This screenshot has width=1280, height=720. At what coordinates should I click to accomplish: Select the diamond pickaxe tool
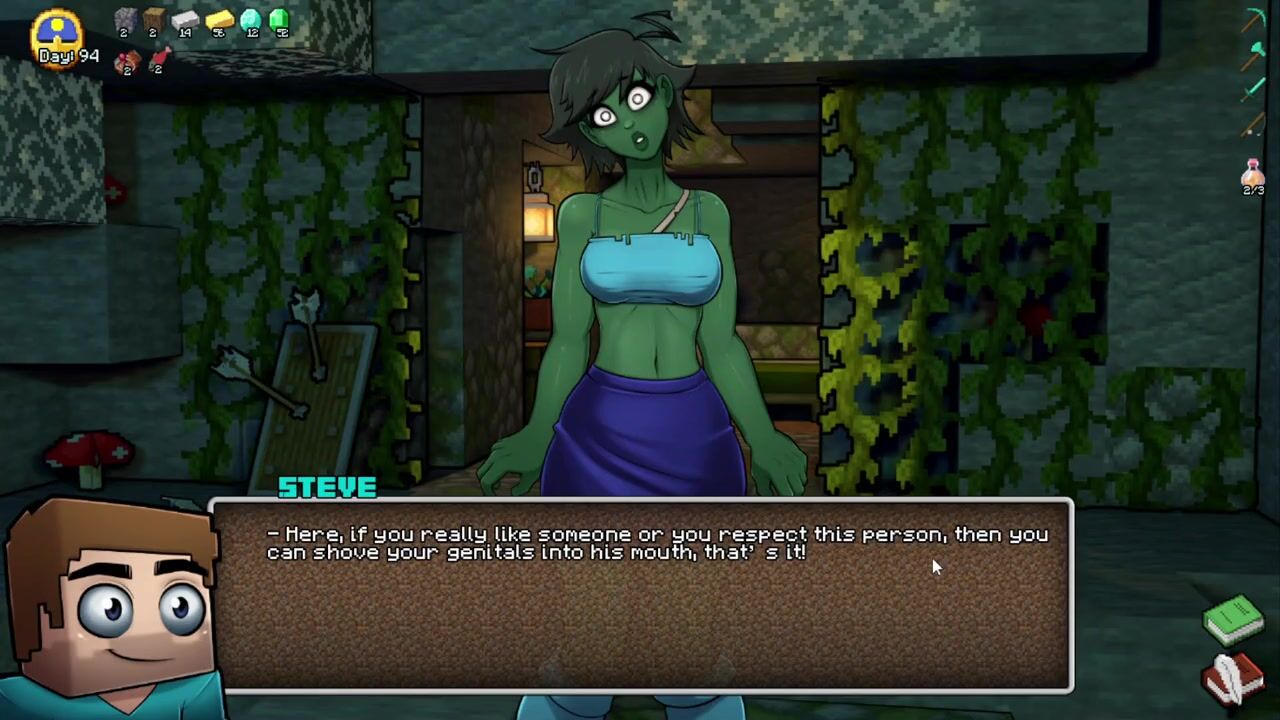coord(1254,20)
